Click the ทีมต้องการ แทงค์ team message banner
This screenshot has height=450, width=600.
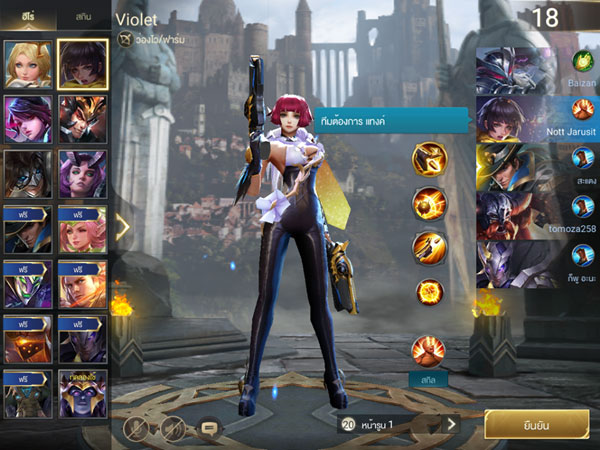pyautogui.click(x=389, y=121)
